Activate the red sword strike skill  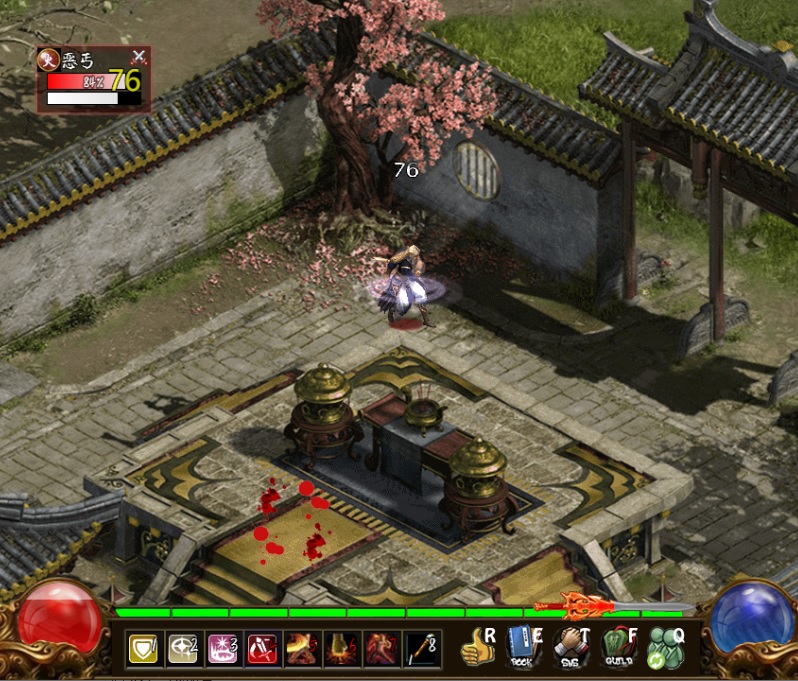point(261,650)
